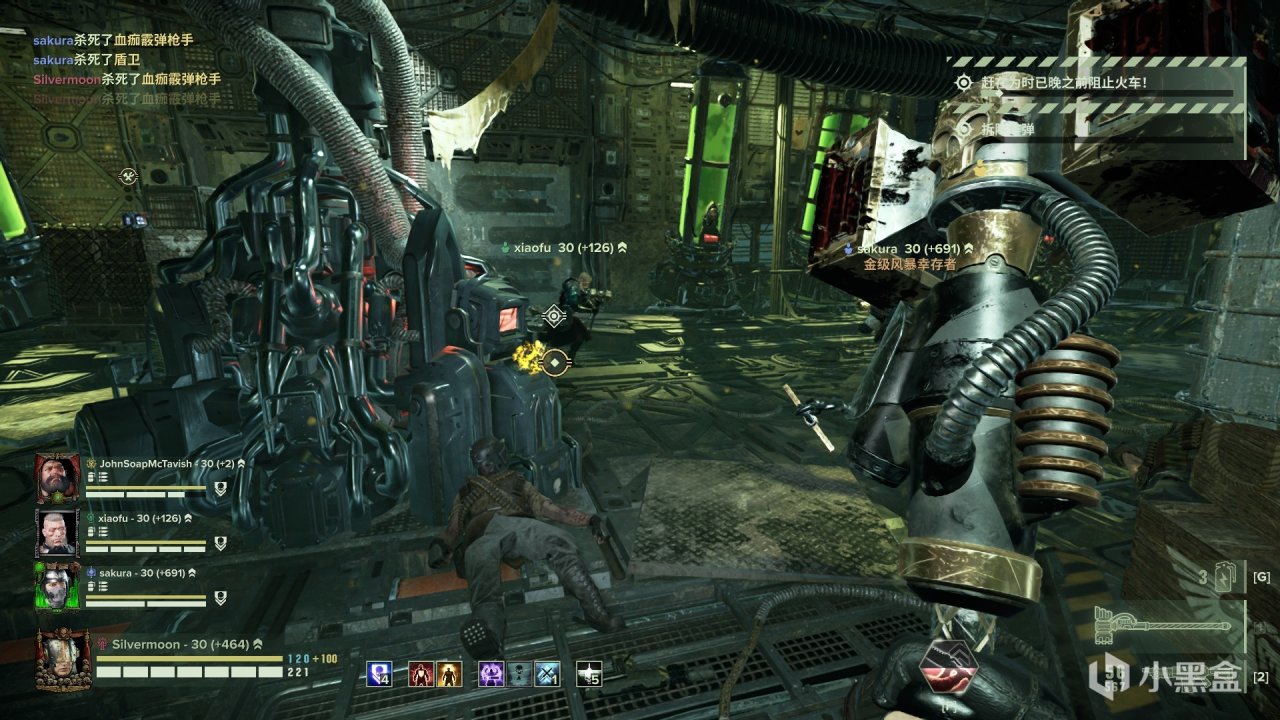The width and height of the screenshot is (1280, 720).
Task: Select xiaofu's portrait in the team panel
Action: pyautogui.click(x=57, y=533)
